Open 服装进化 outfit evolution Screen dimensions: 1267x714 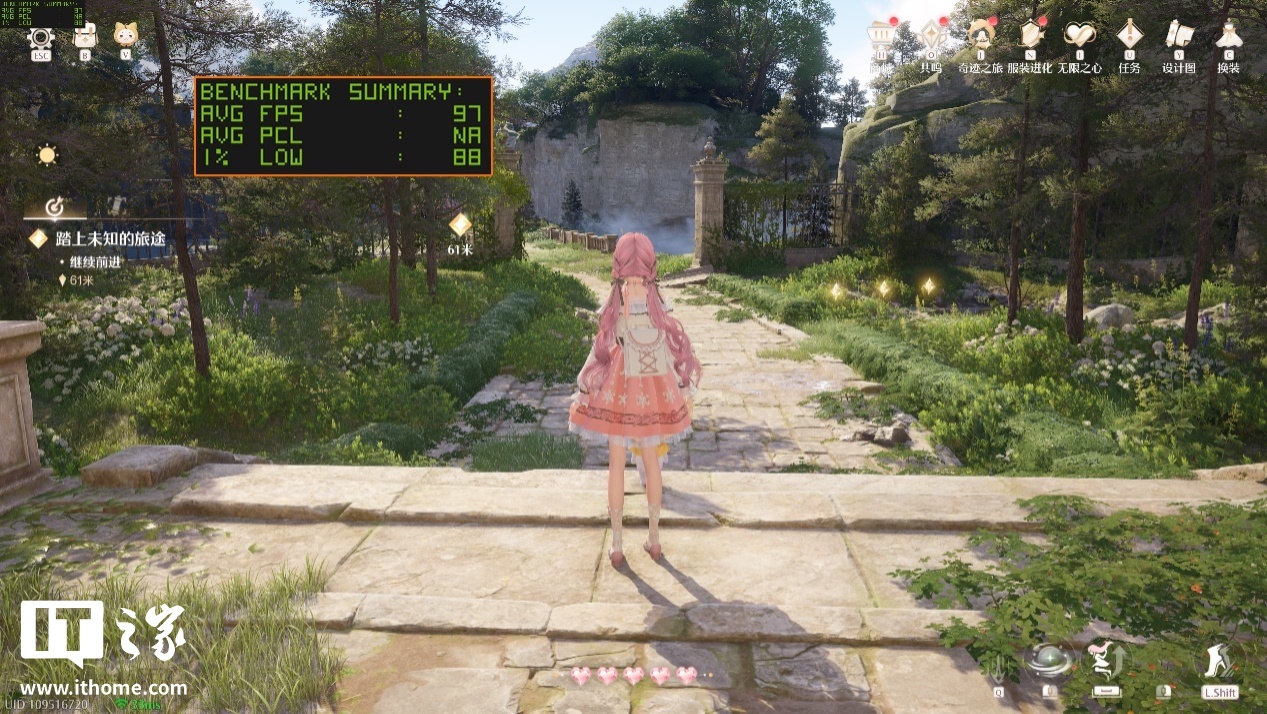click(1030, 36)
